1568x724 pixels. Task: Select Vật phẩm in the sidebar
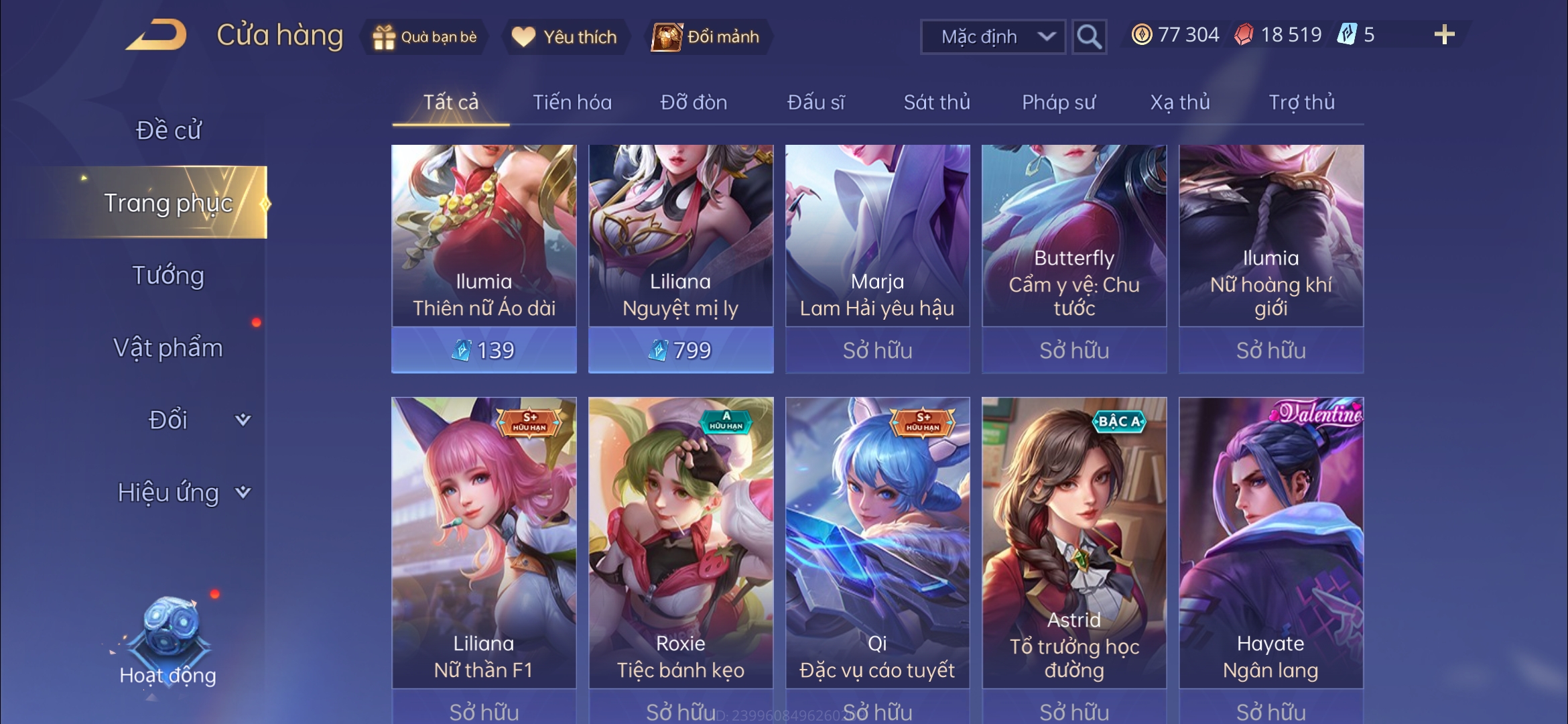tap(170, 348)
